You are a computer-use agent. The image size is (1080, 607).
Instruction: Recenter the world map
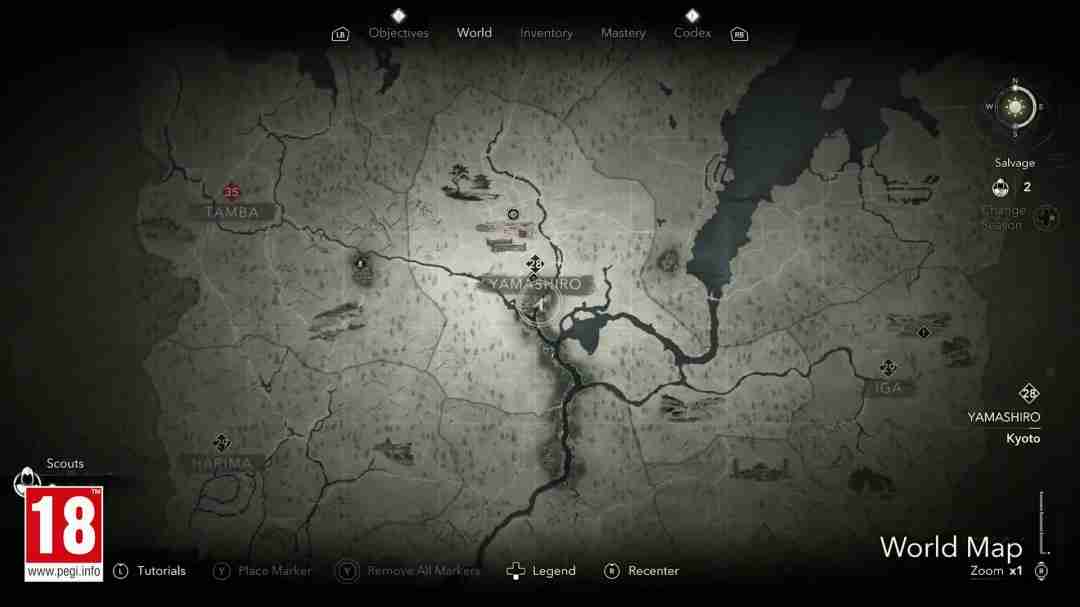point(653,571)
